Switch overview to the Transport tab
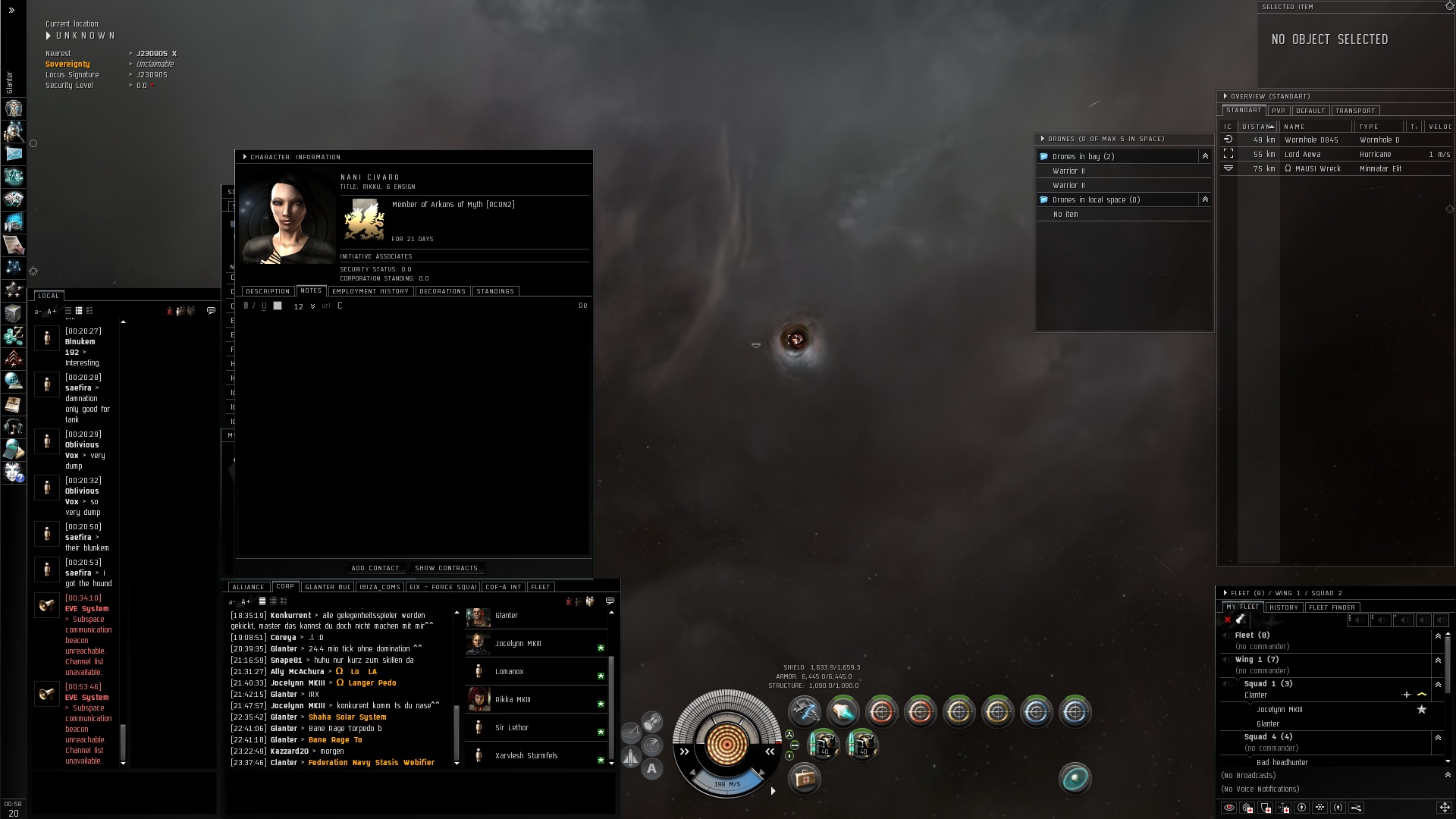Screen dimensions: 1456x819 [1355, 111]
